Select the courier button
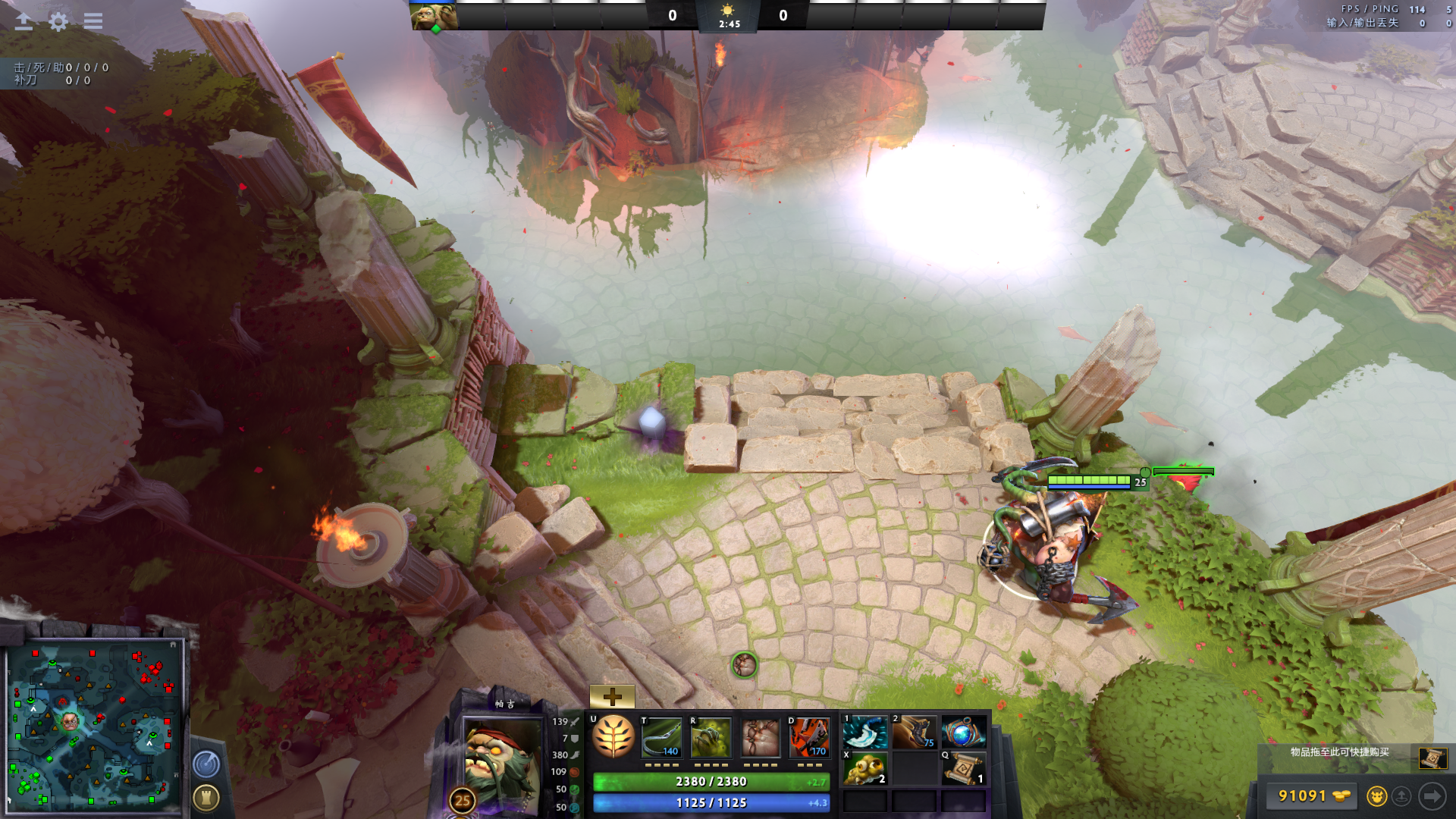 point(1376,795)
